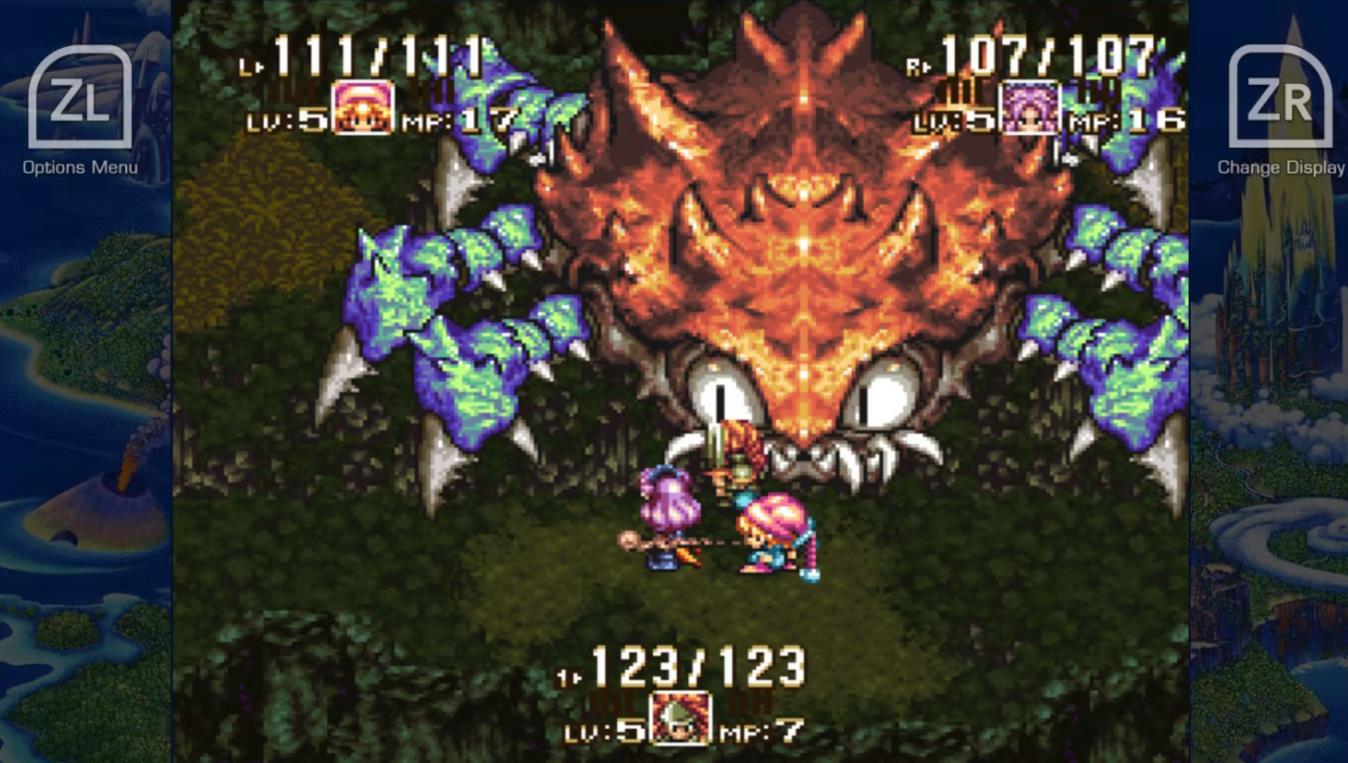Activate Change Display via its label
Screen dimensions: 1348x763
pyautogui.click(x=1279, y=168)
